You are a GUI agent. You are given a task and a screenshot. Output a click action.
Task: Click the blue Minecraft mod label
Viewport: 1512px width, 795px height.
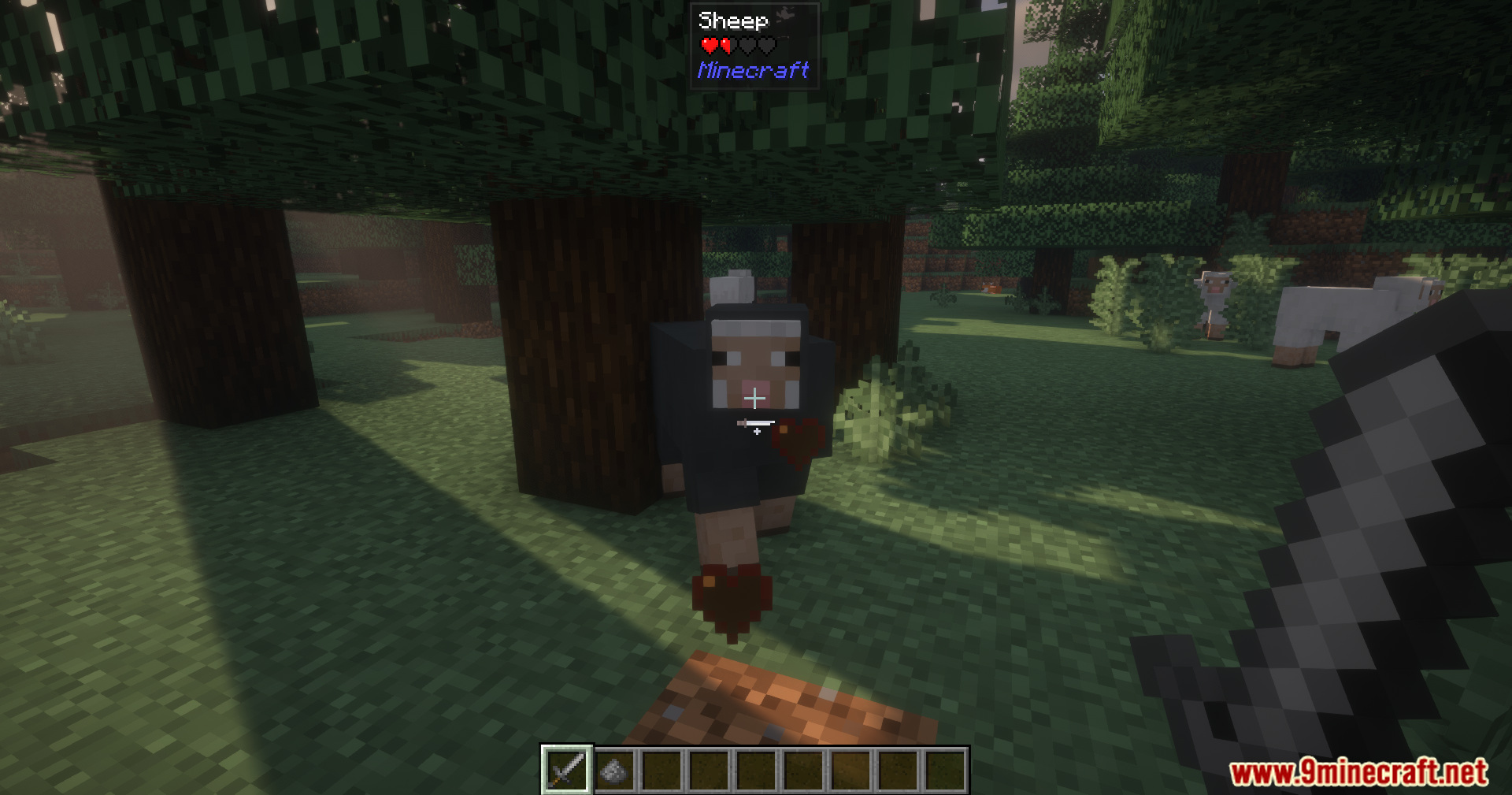754,71
